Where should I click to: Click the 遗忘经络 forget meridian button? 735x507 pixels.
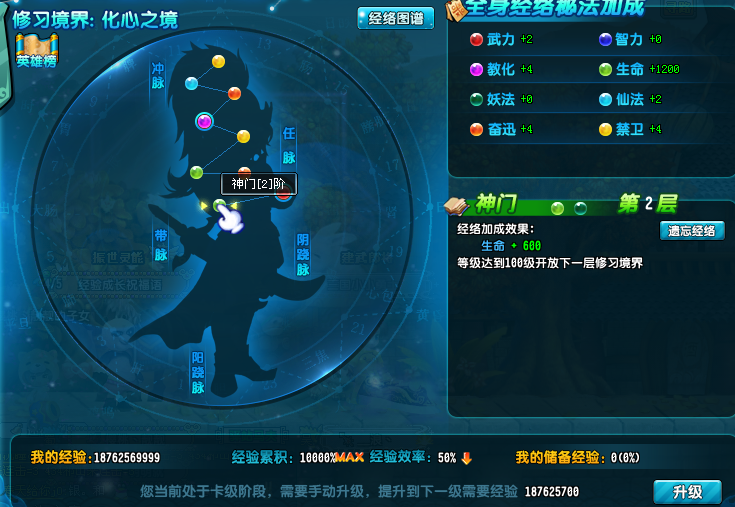coord(691,231)
